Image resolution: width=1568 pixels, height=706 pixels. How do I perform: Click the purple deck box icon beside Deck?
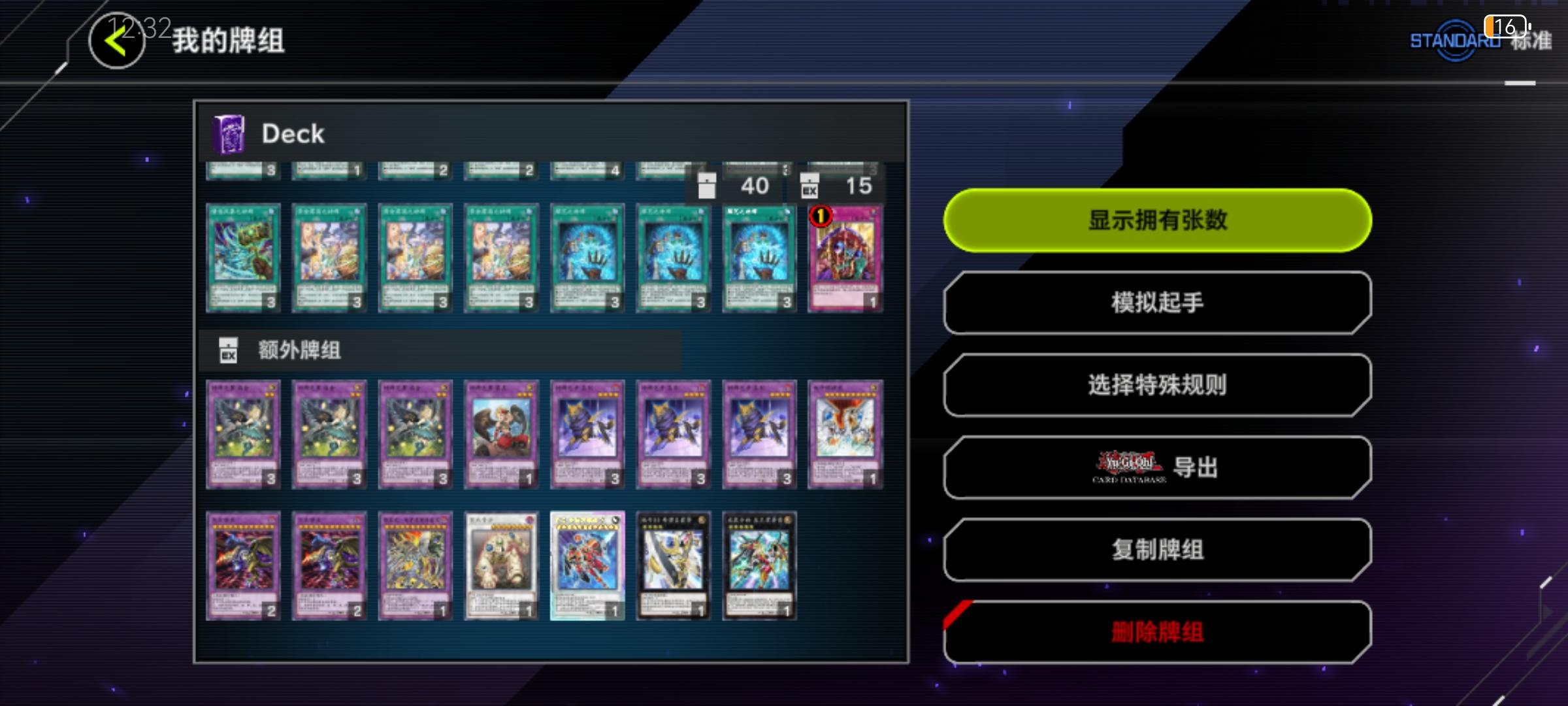227,133
